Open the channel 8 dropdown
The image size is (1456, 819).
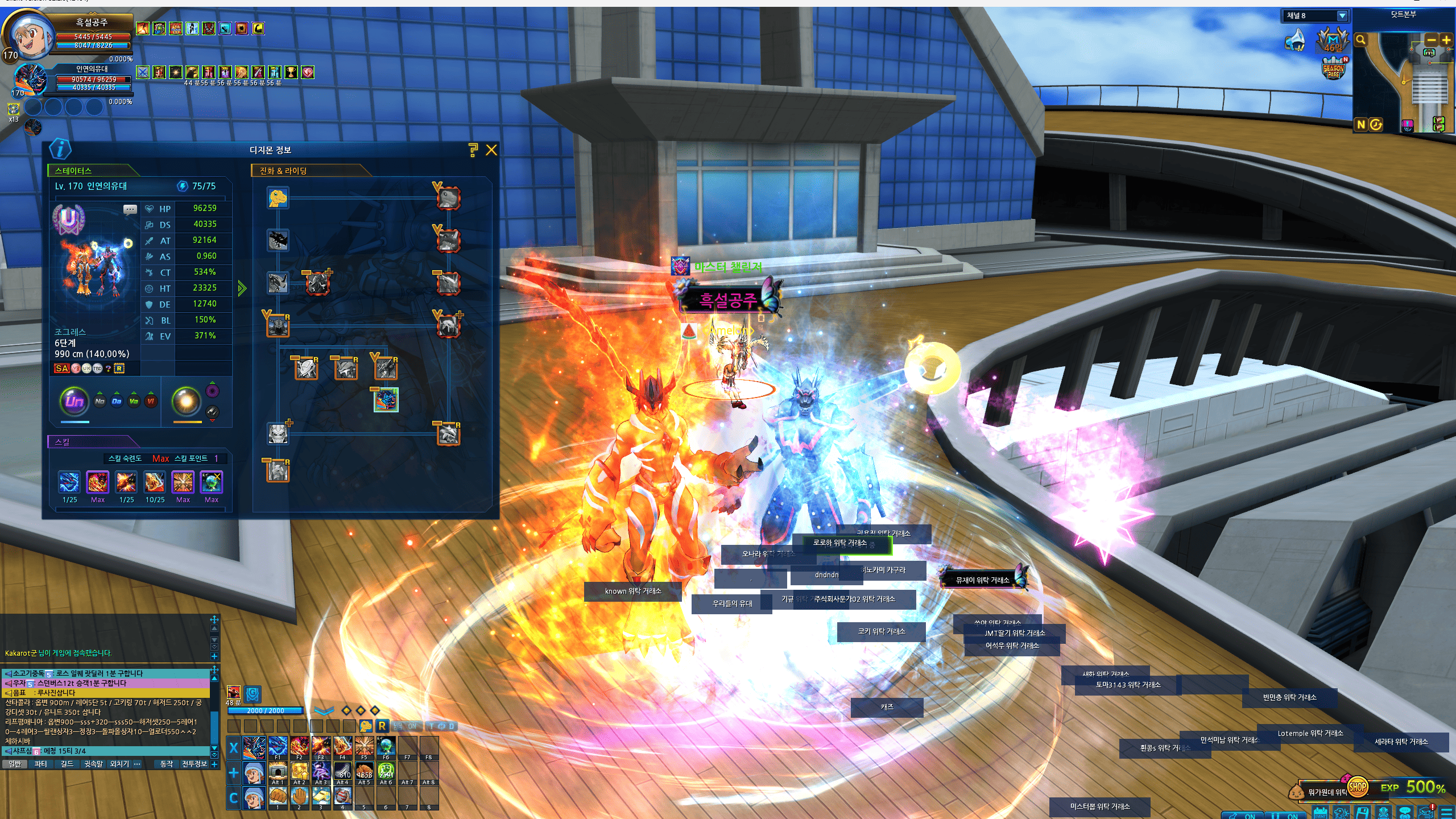coord(1342,16)
